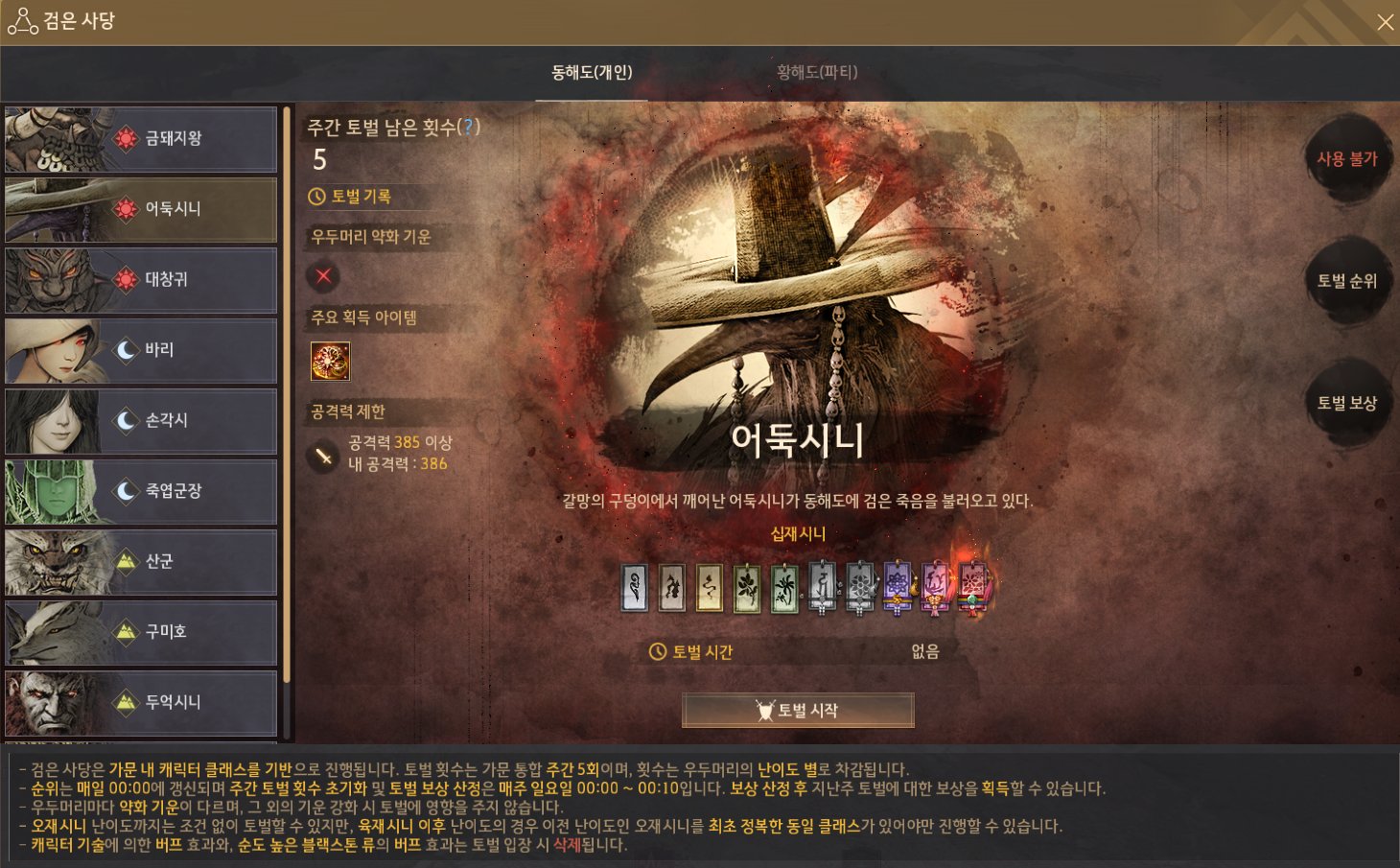Select the flaming 십재시니 difficulty talisman
1400x868 pixels.
(972, 586)
